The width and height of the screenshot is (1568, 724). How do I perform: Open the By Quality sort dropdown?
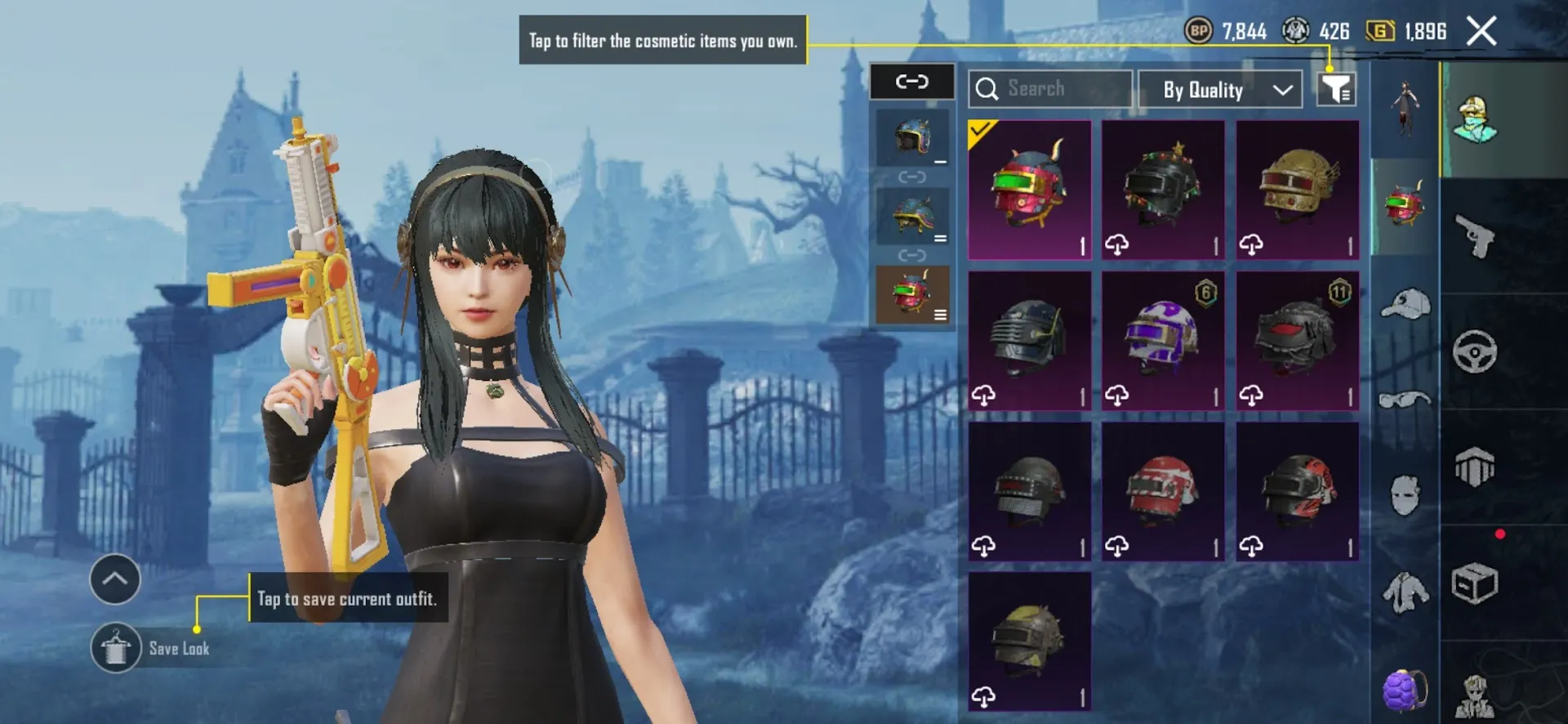(1219, 89)
